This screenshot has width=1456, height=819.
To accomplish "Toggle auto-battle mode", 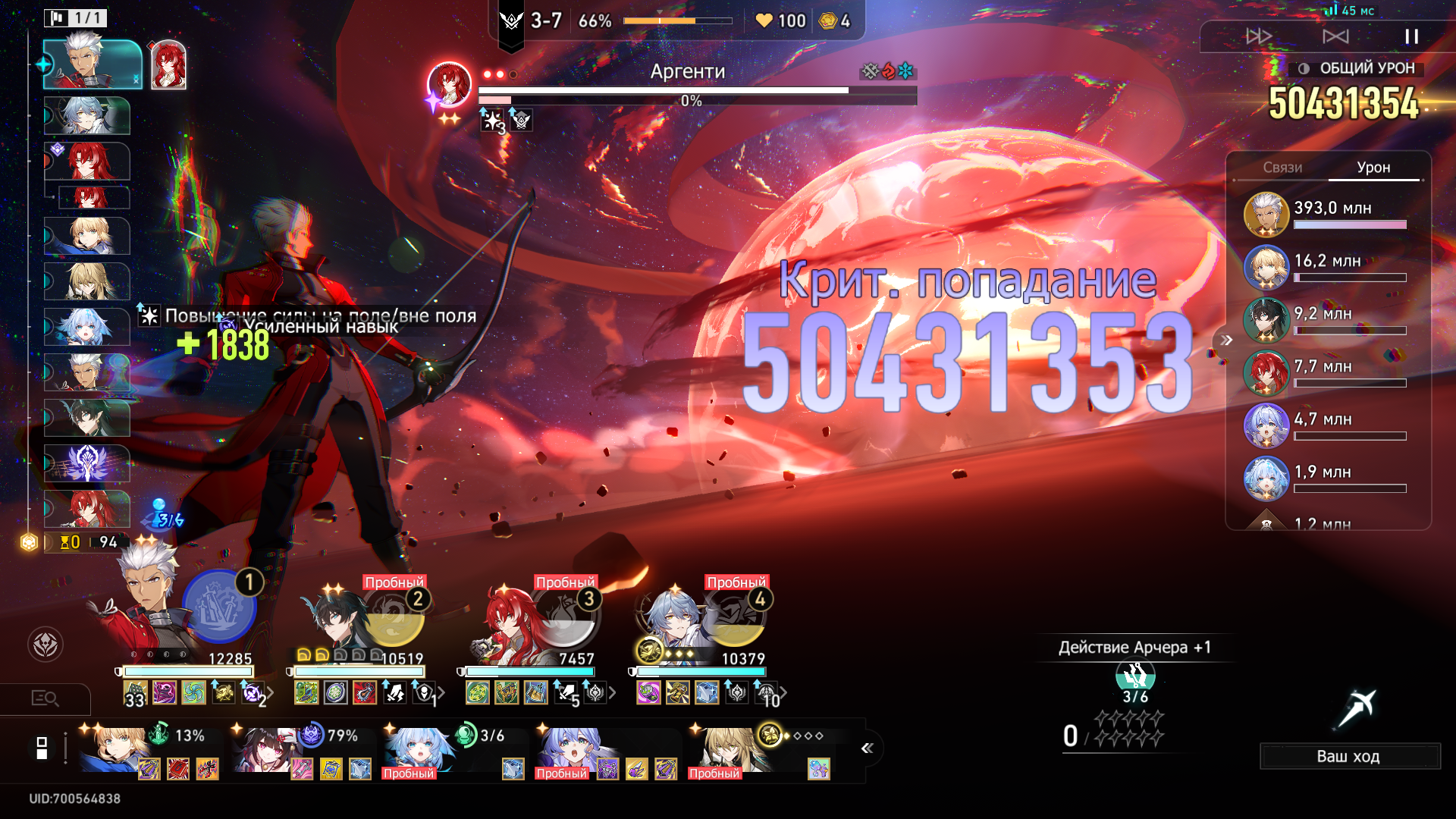I will pyautogui.click(x=1335, y=36).
